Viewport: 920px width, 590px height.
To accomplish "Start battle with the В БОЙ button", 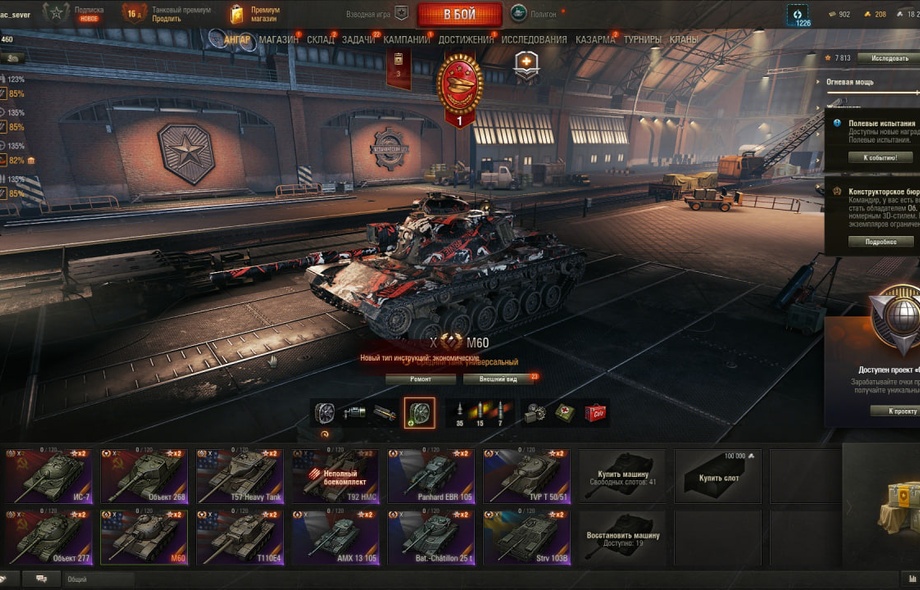I will point(459,14).
